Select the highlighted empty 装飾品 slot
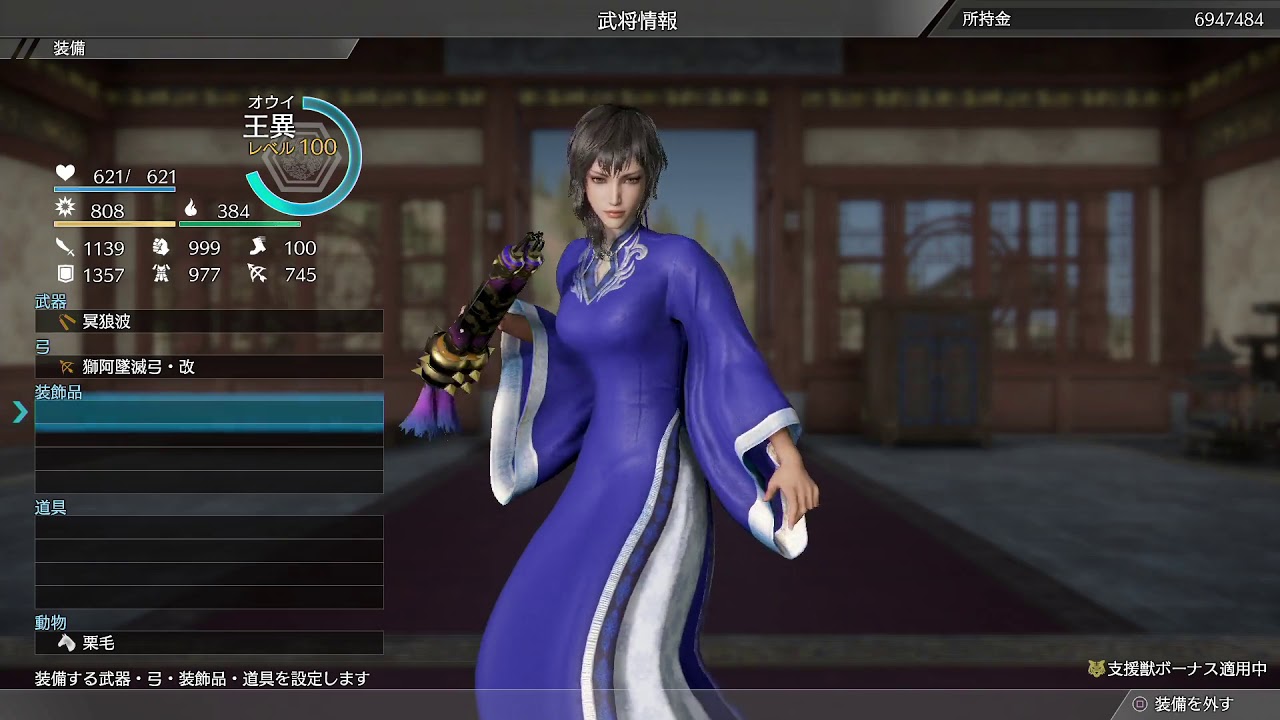Image resolution: width=1280 pixels, height=720 pixels. point(208,411)
